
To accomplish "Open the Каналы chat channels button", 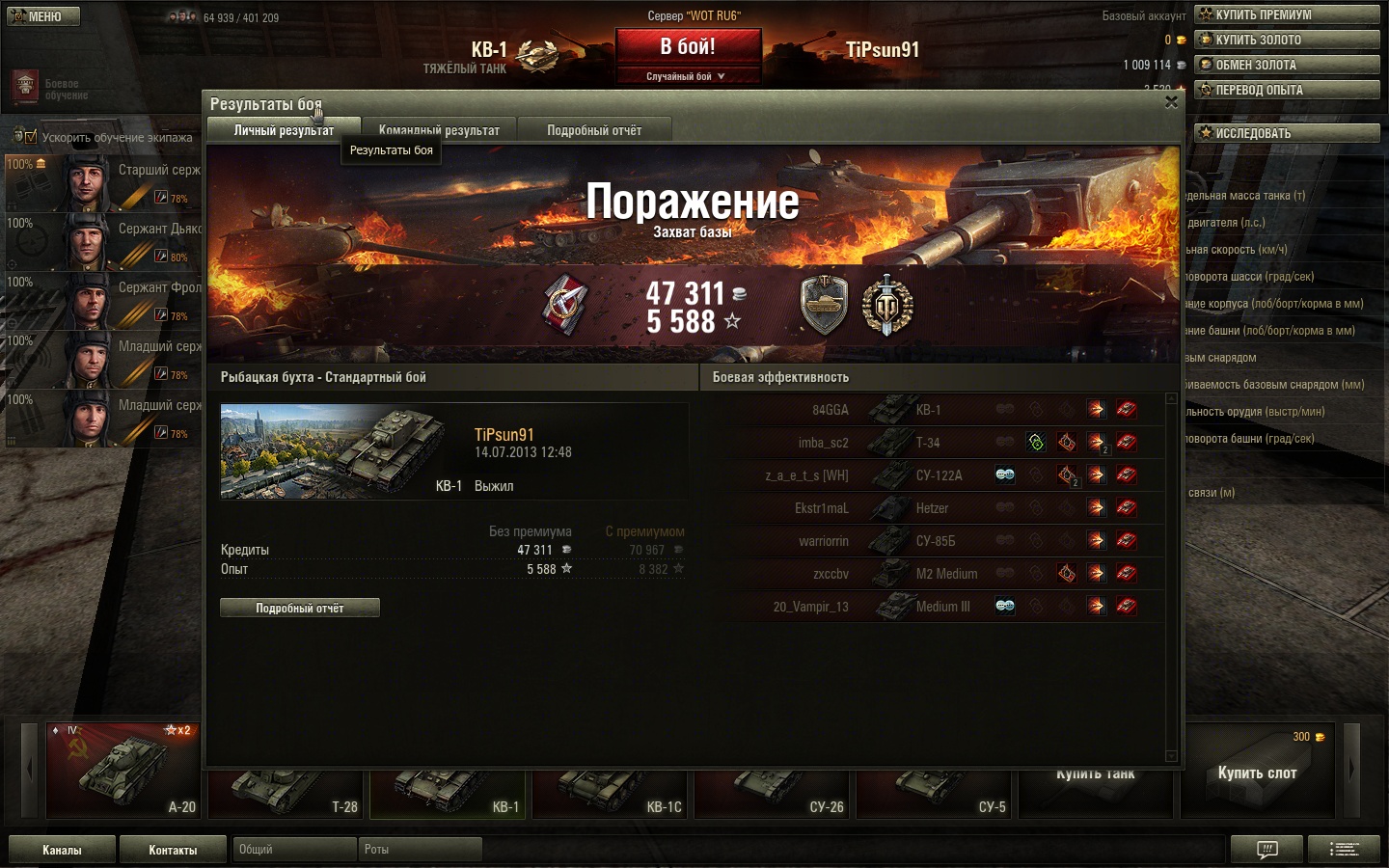I will click(62, 850).
